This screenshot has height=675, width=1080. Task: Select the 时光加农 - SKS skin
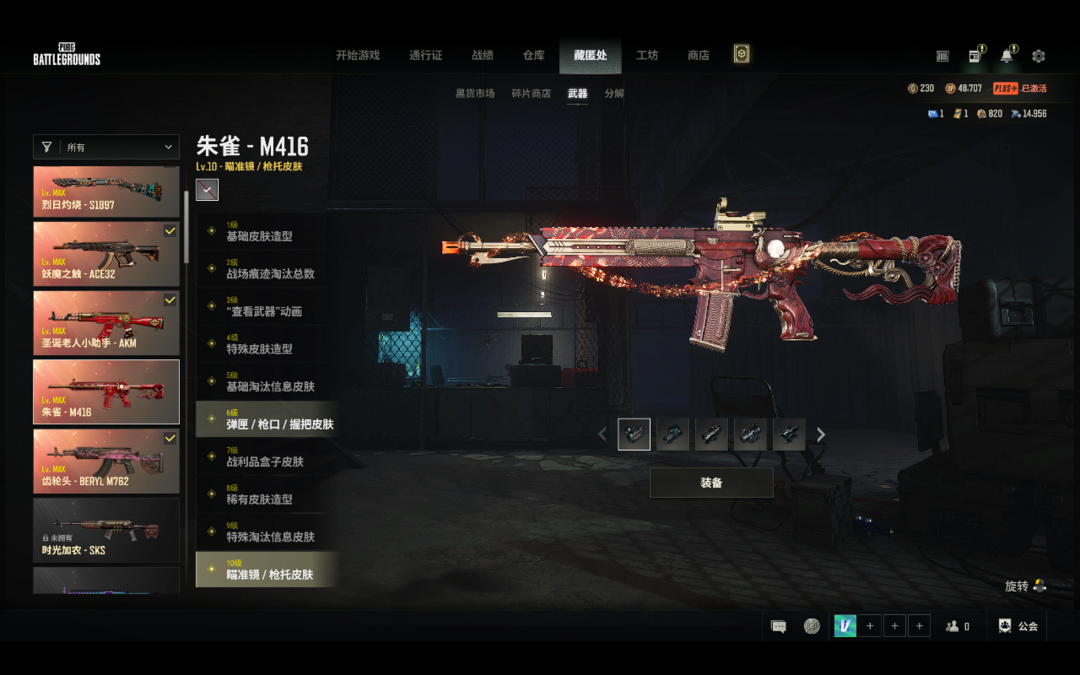[x=106, y=529]
